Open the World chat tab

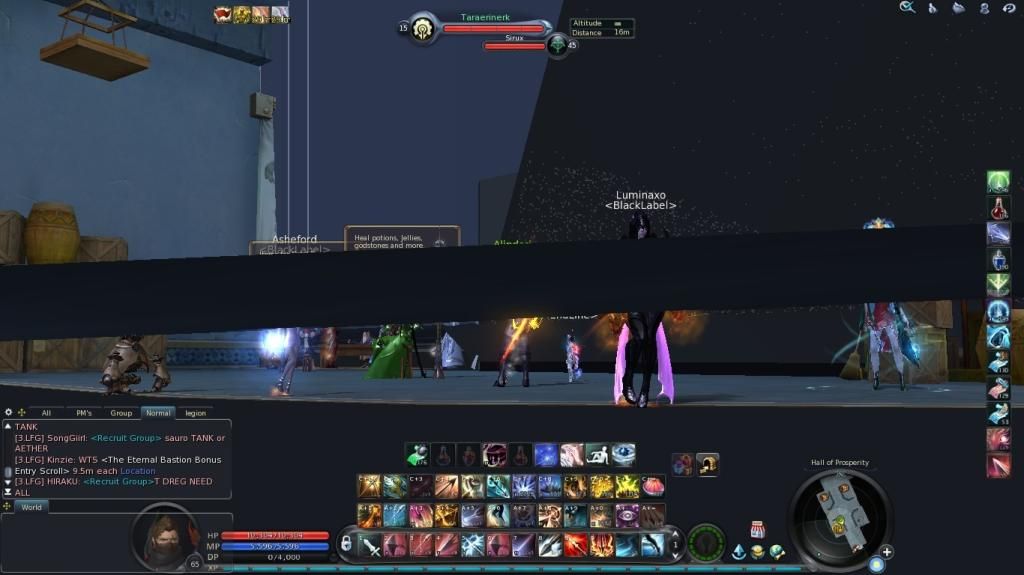31,507
